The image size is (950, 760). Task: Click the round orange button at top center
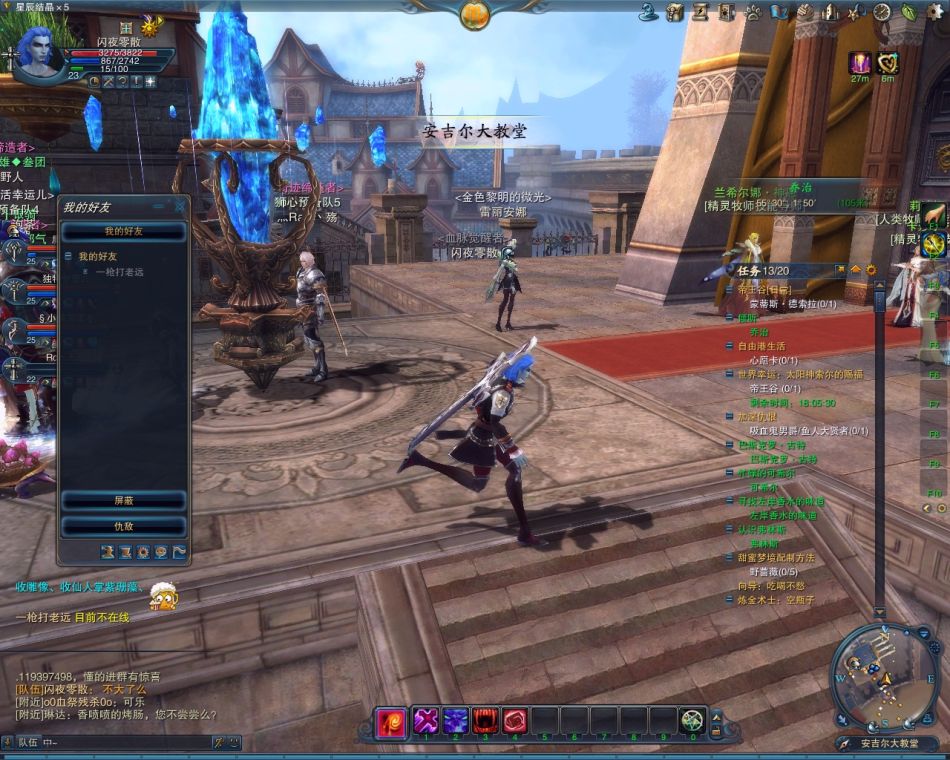(x=475, y=14)
